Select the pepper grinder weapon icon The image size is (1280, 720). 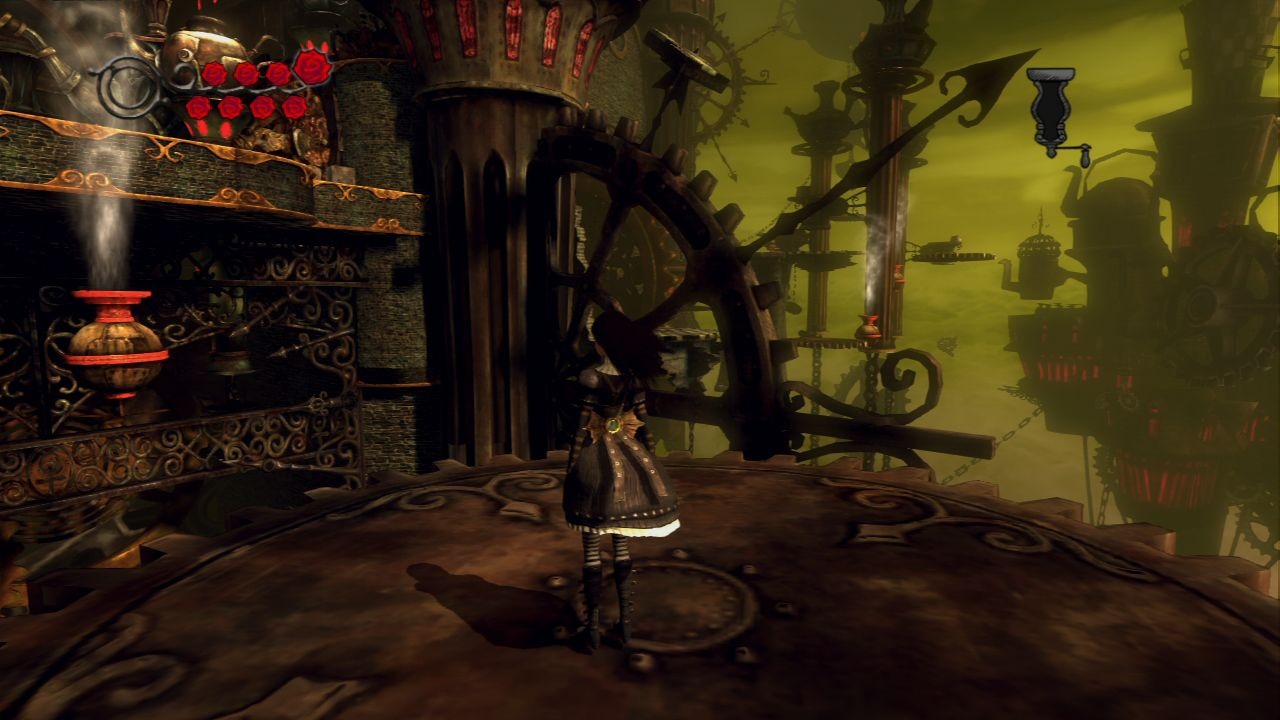pyautogui.click(x=1053, y=112)
